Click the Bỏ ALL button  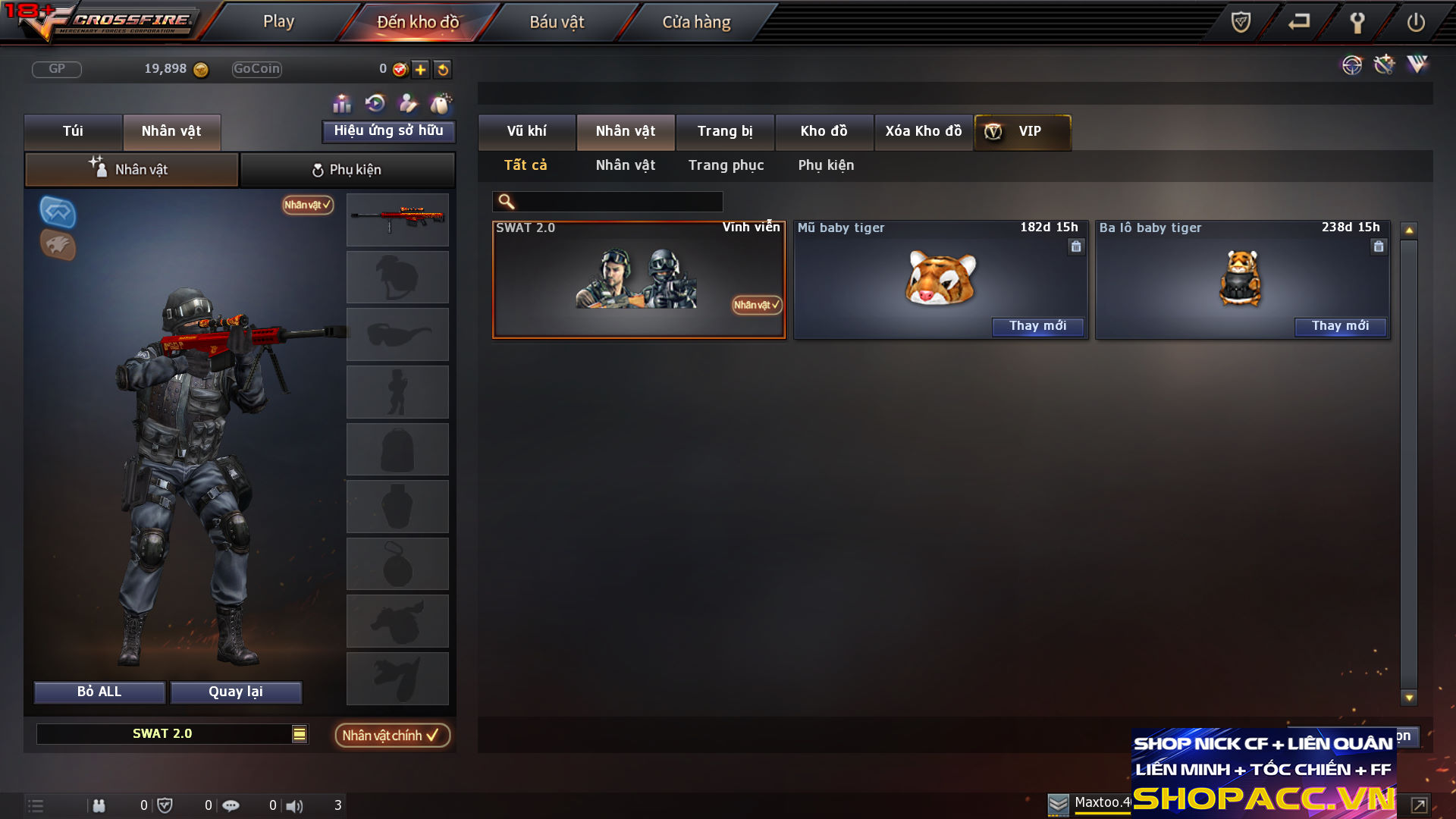pyautogui.click(x=99, y=692)
